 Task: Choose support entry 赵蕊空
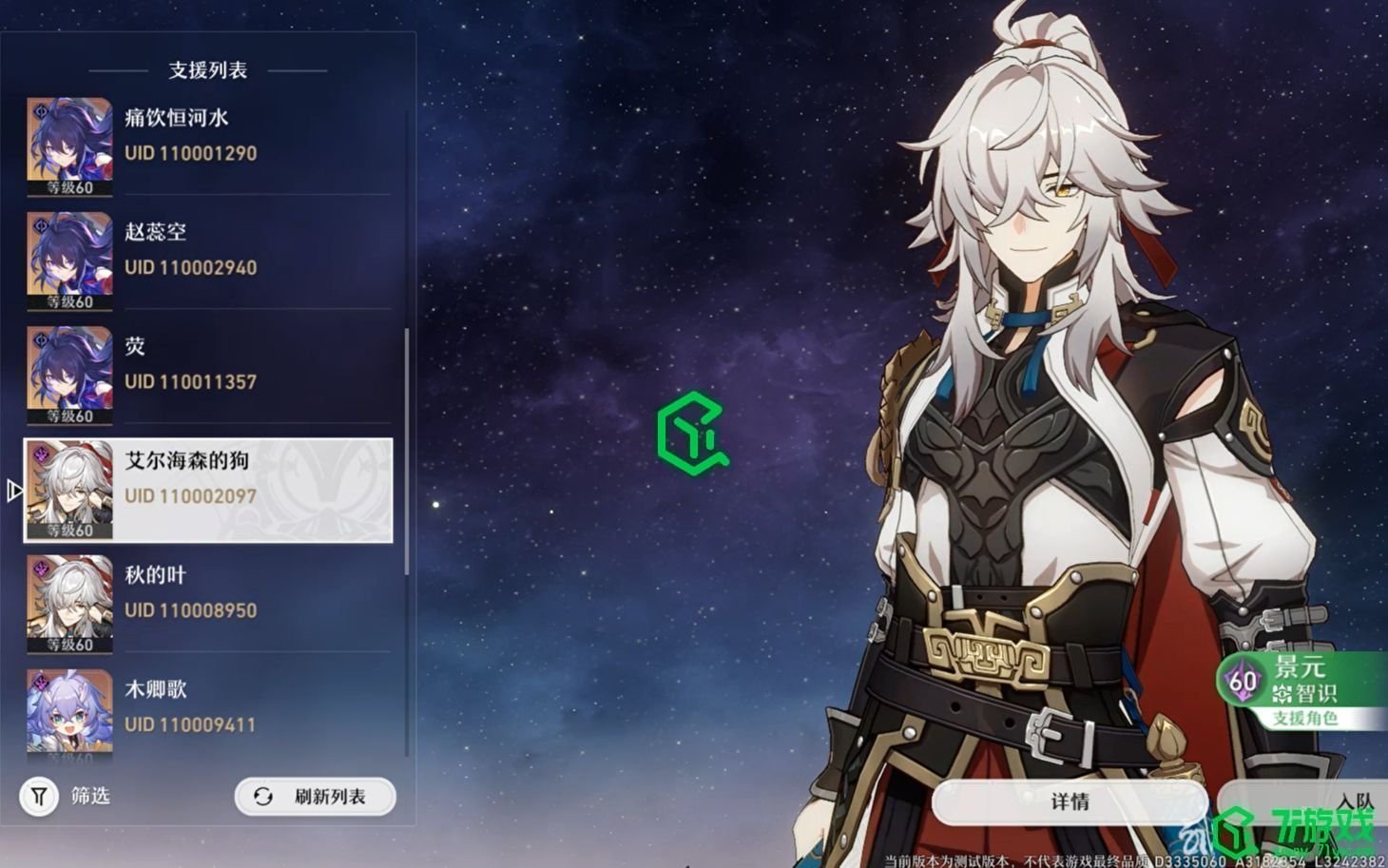click(x=207, y=260)
